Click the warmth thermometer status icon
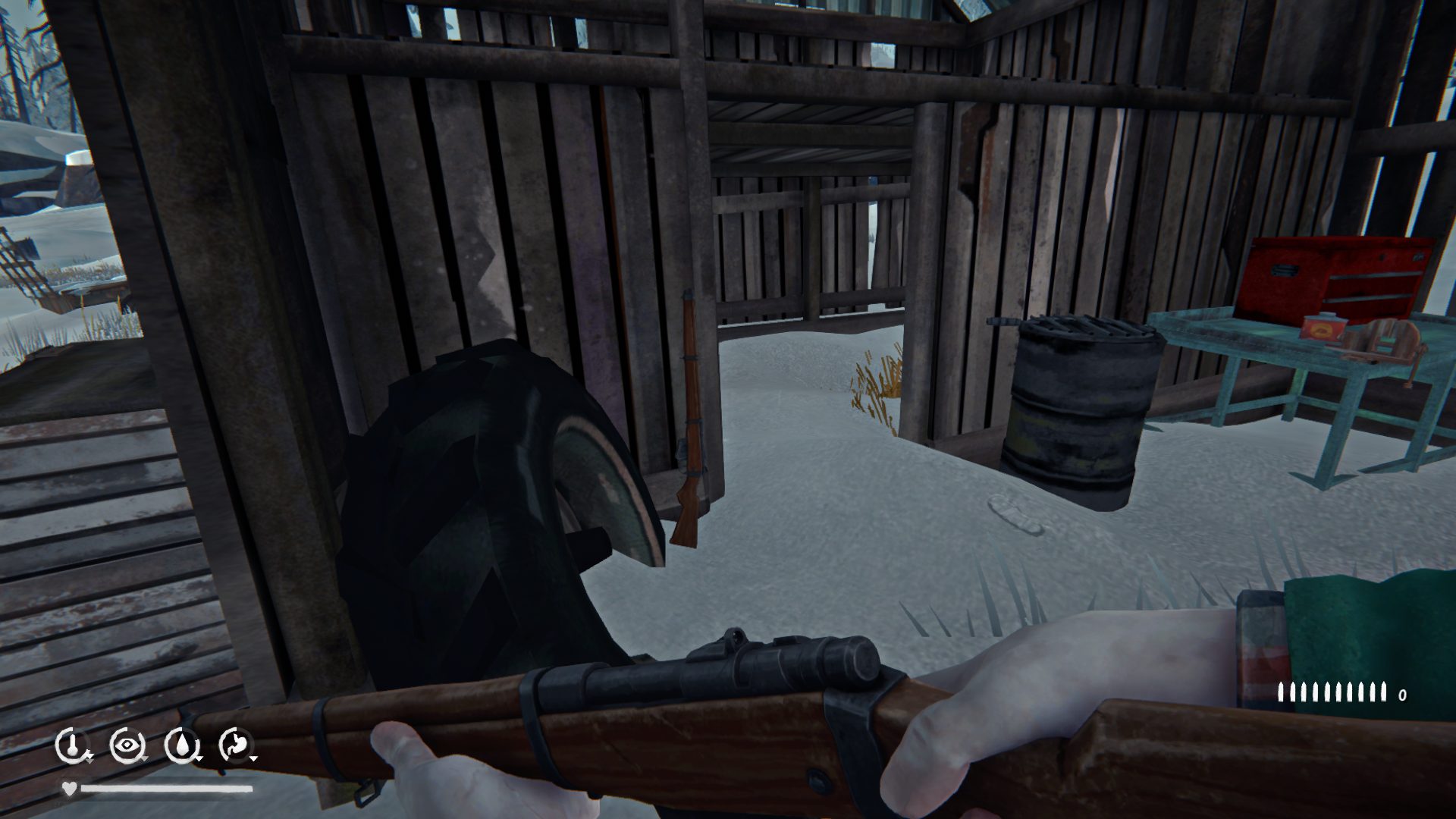This screenshot has height=819, width=1456. tap(71, 745)
